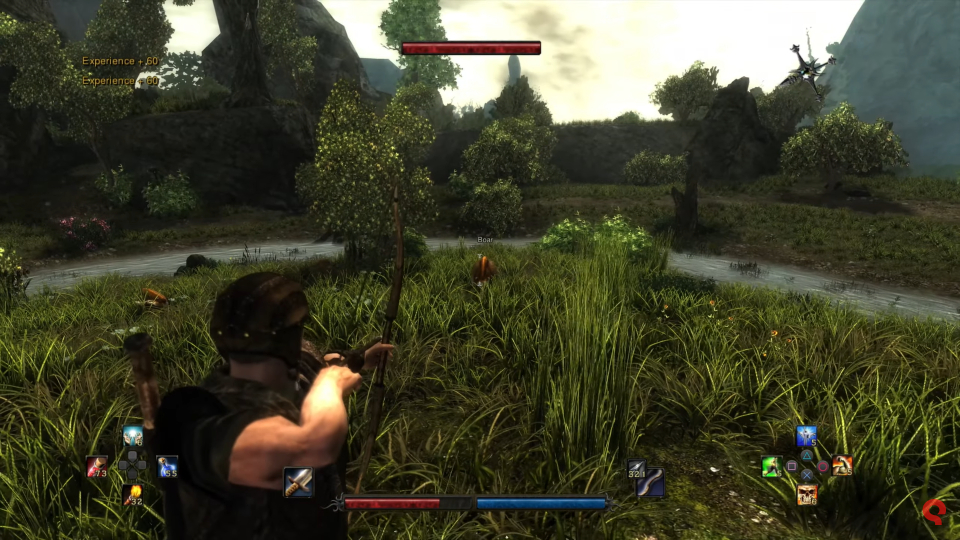The image size is (960, 540).
Task: Click the spiked compass emblem
Action: 806,66
